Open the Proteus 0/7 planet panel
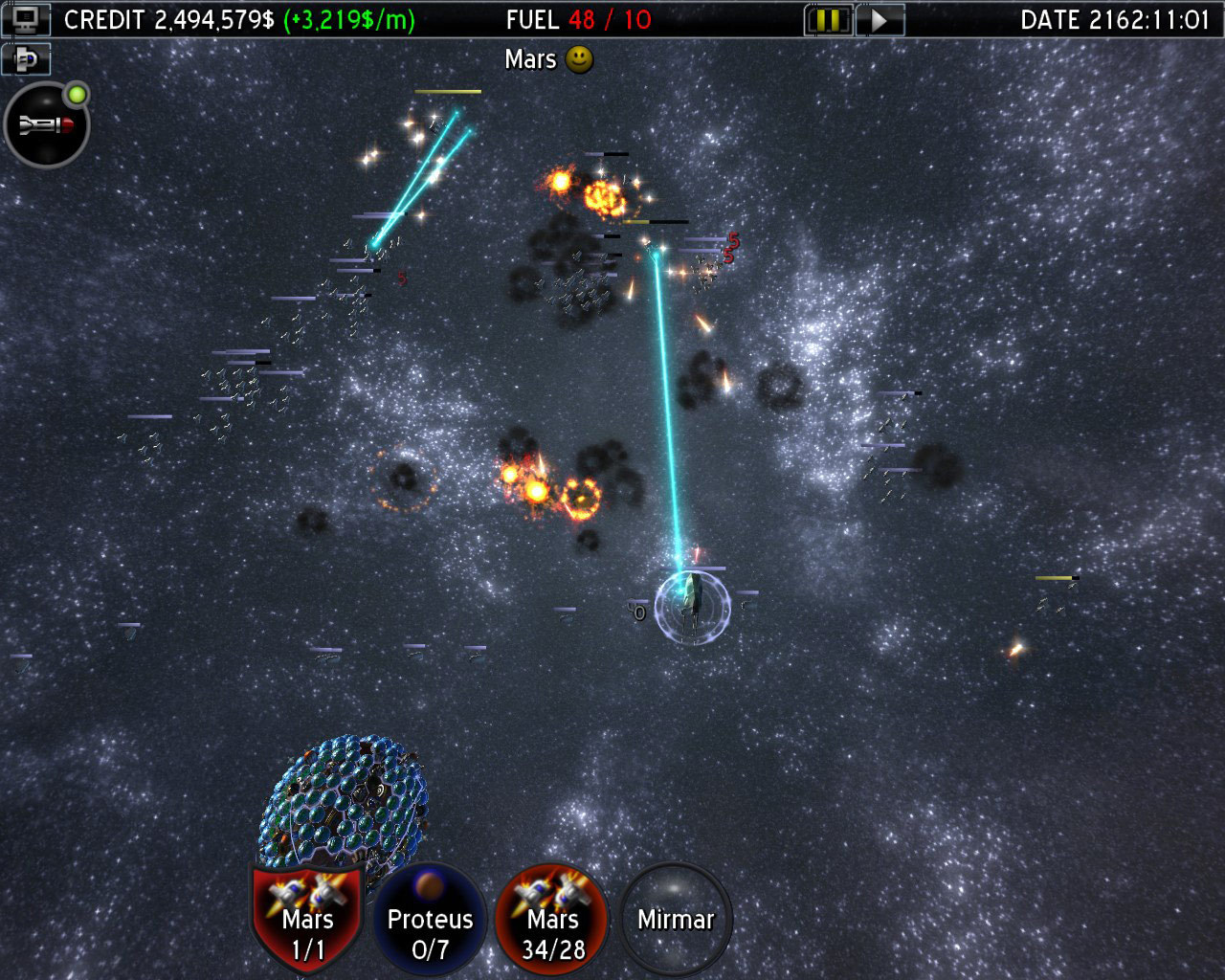This screenshot has height=980, width=1225. coord(430,921)
